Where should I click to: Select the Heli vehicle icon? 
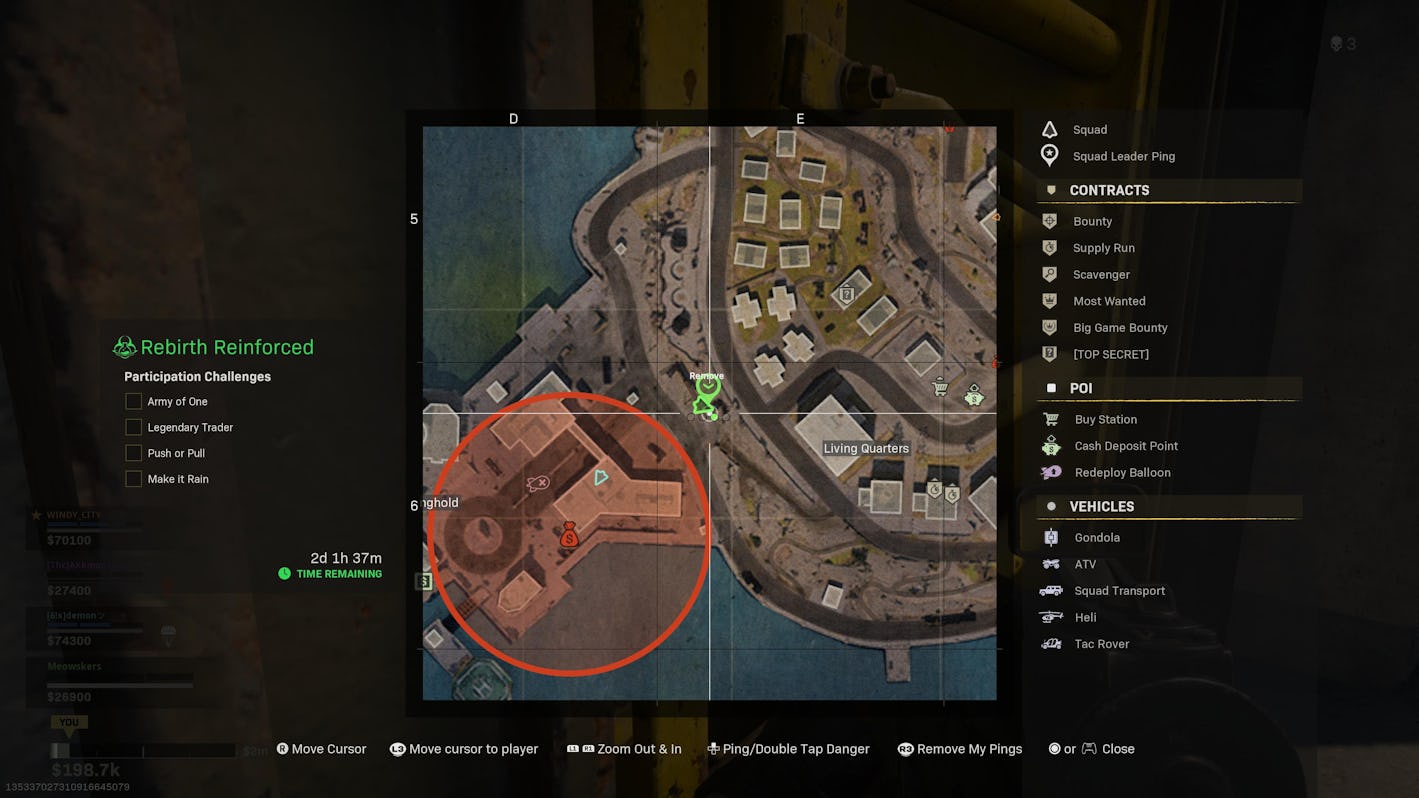click(1049, 617)
